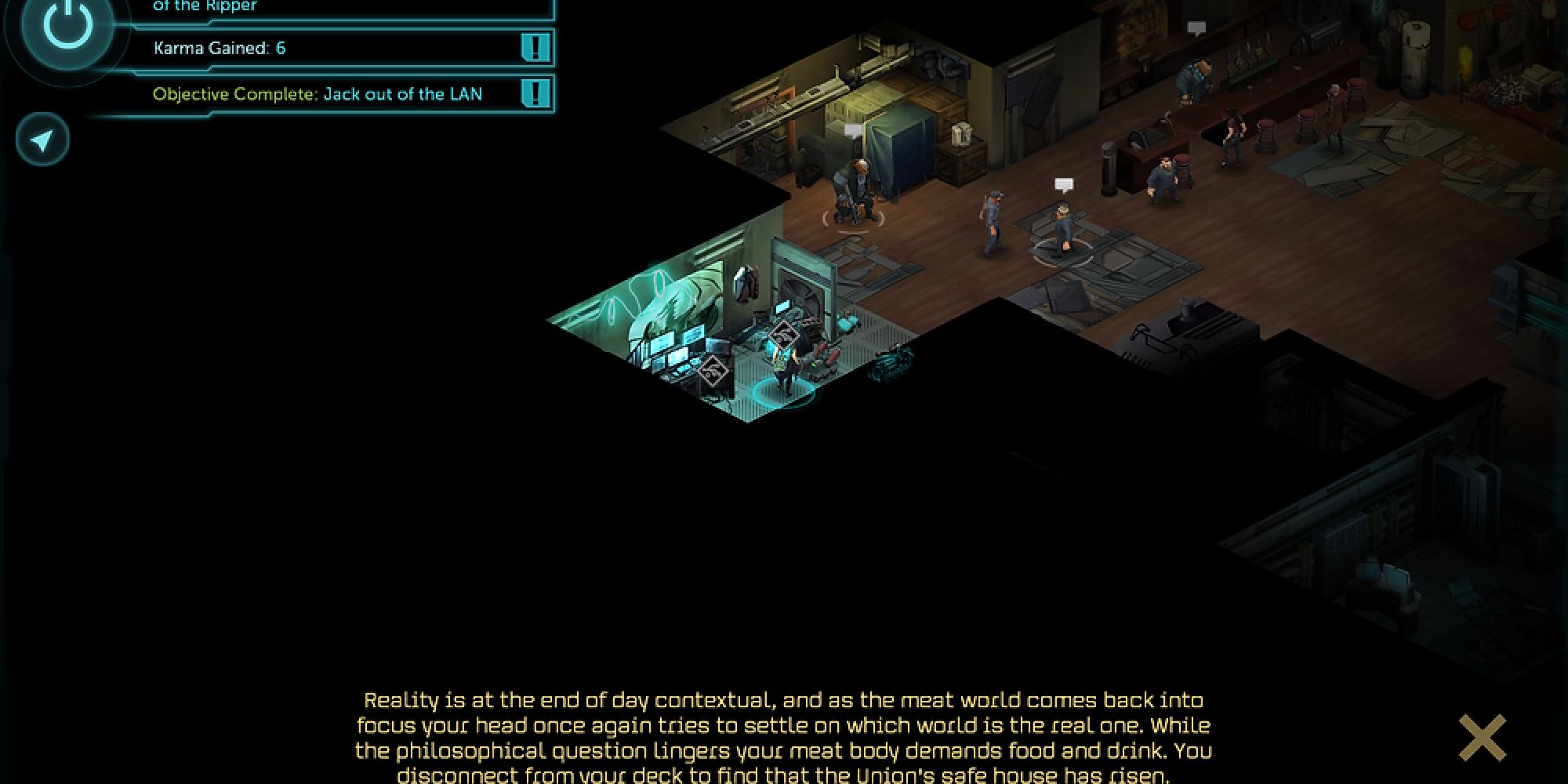Open the speech bubble above the bartender

click(1196, 25)
